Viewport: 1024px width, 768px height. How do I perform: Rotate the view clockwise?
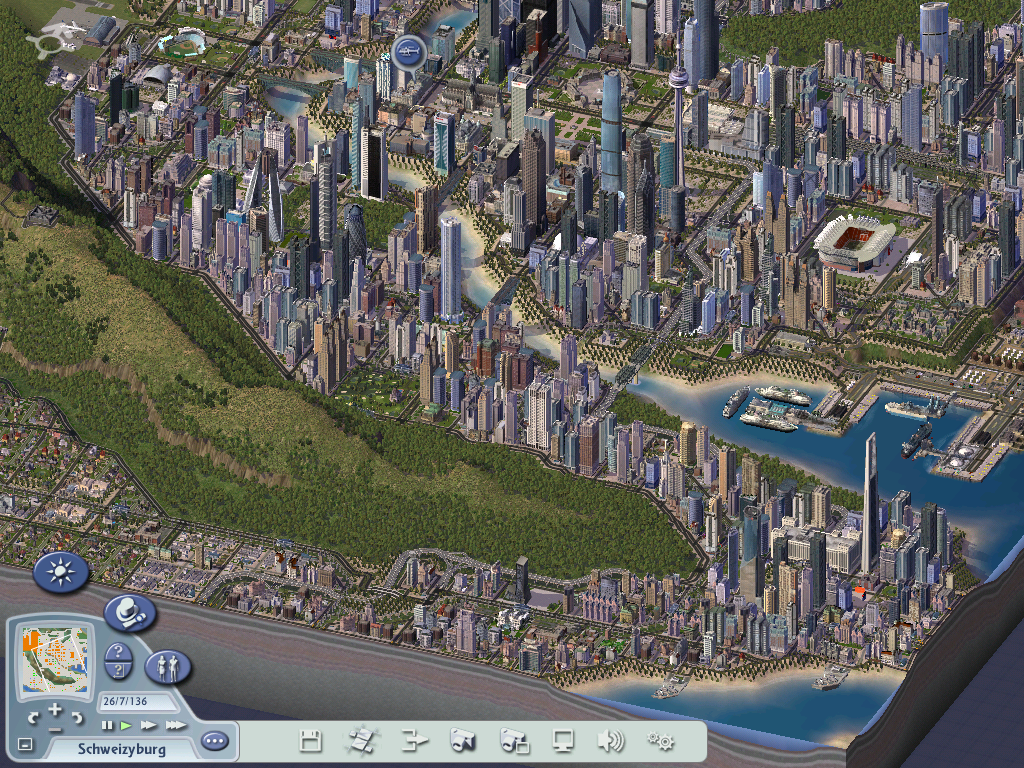pos(77,717)
